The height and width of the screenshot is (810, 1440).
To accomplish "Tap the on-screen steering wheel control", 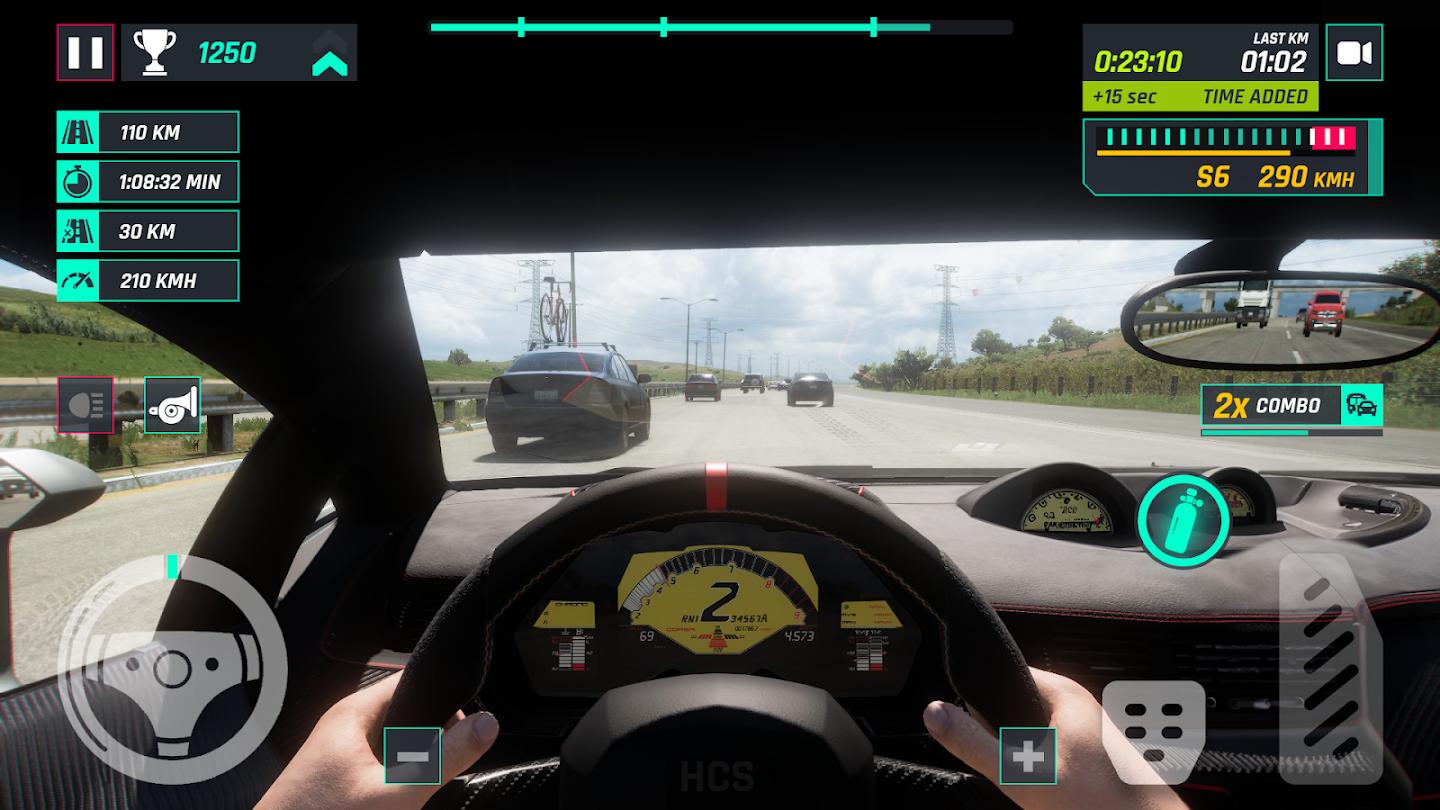I will [x=173, y=669].
